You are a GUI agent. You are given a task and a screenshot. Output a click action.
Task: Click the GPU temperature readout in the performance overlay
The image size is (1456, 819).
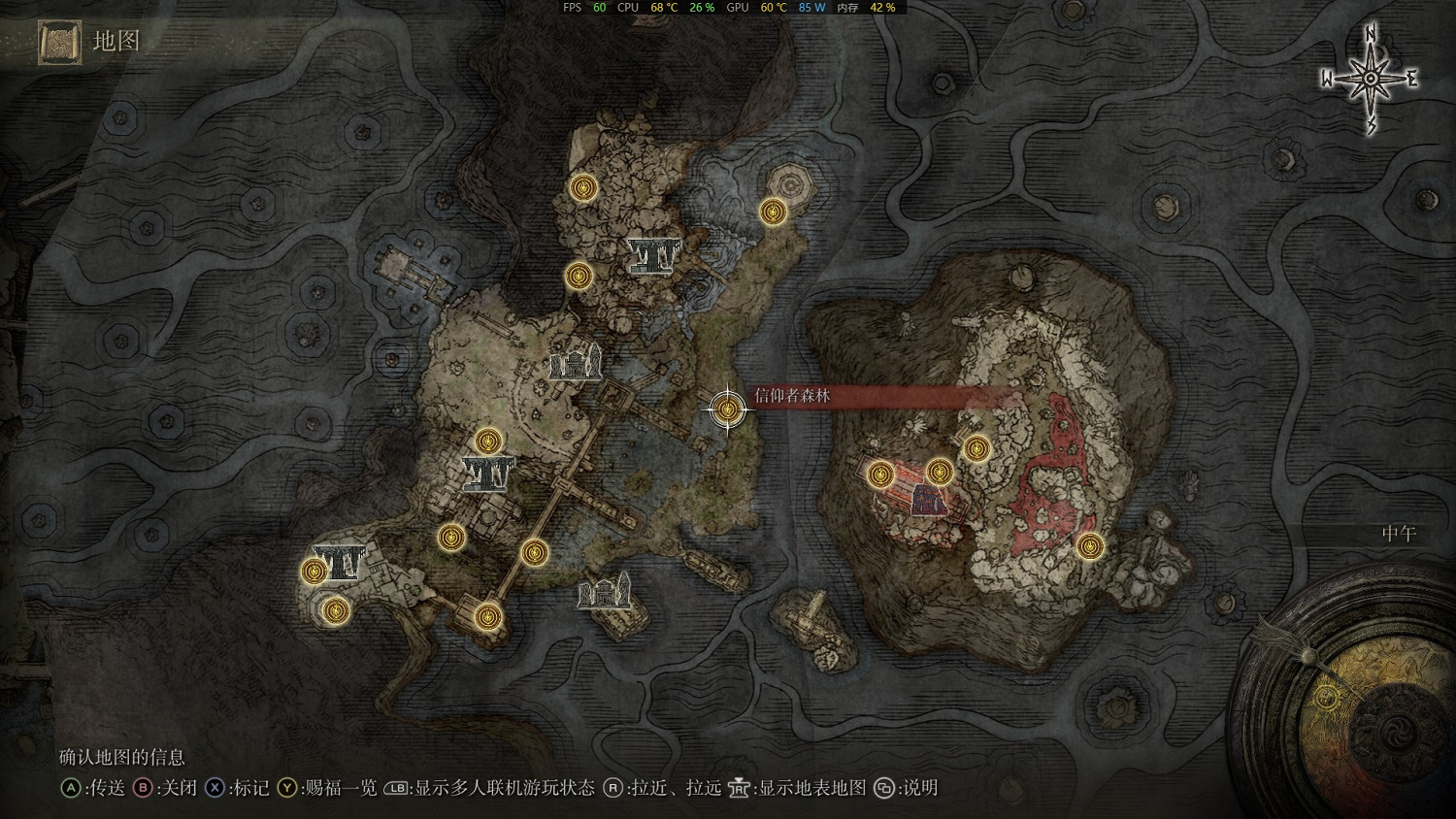[772, 8]
